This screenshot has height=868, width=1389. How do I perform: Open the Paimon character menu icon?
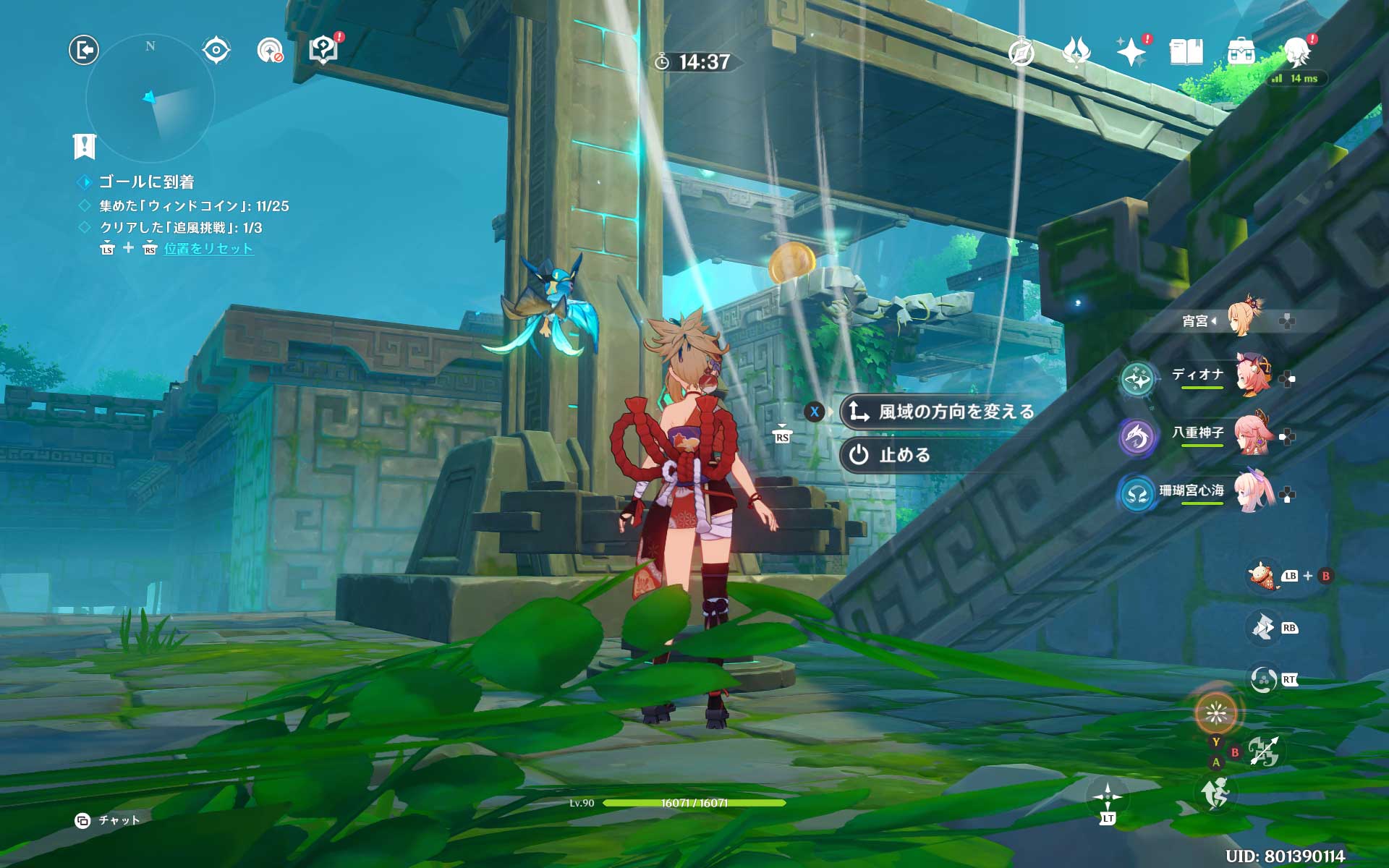[x=1297, y=52]
